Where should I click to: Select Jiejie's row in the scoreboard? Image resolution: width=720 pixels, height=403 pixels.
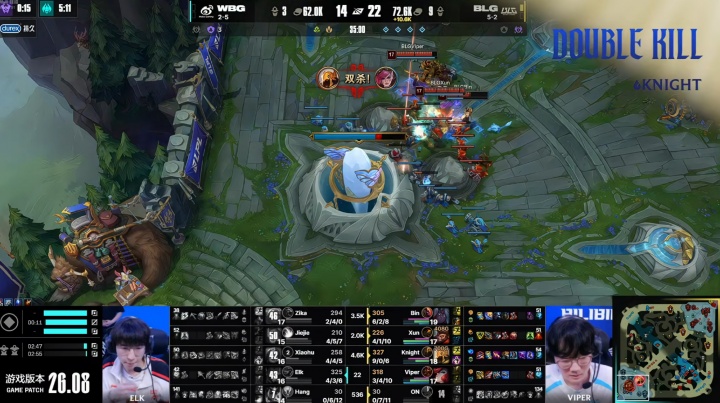pyautogui.click(x=310, y=334)
